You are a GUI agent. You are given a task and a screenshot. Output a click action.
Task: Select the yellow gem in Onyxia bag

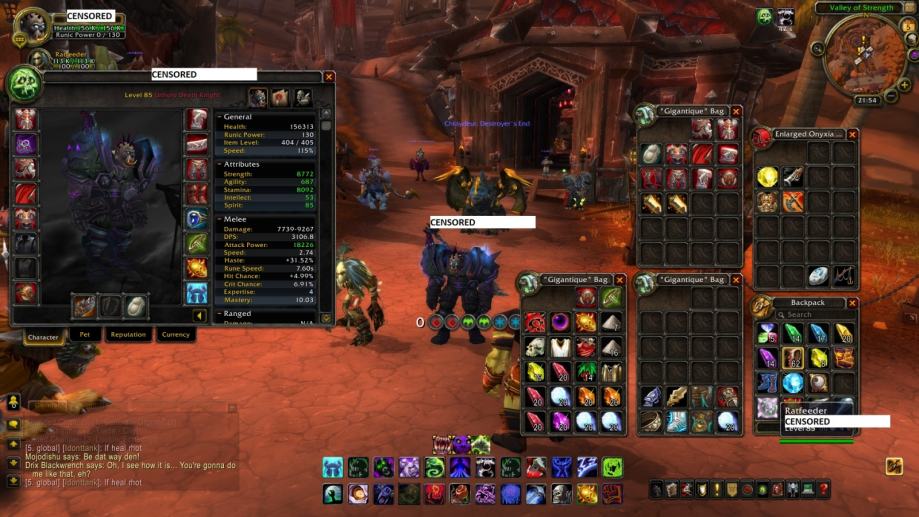tap(767, 177)
